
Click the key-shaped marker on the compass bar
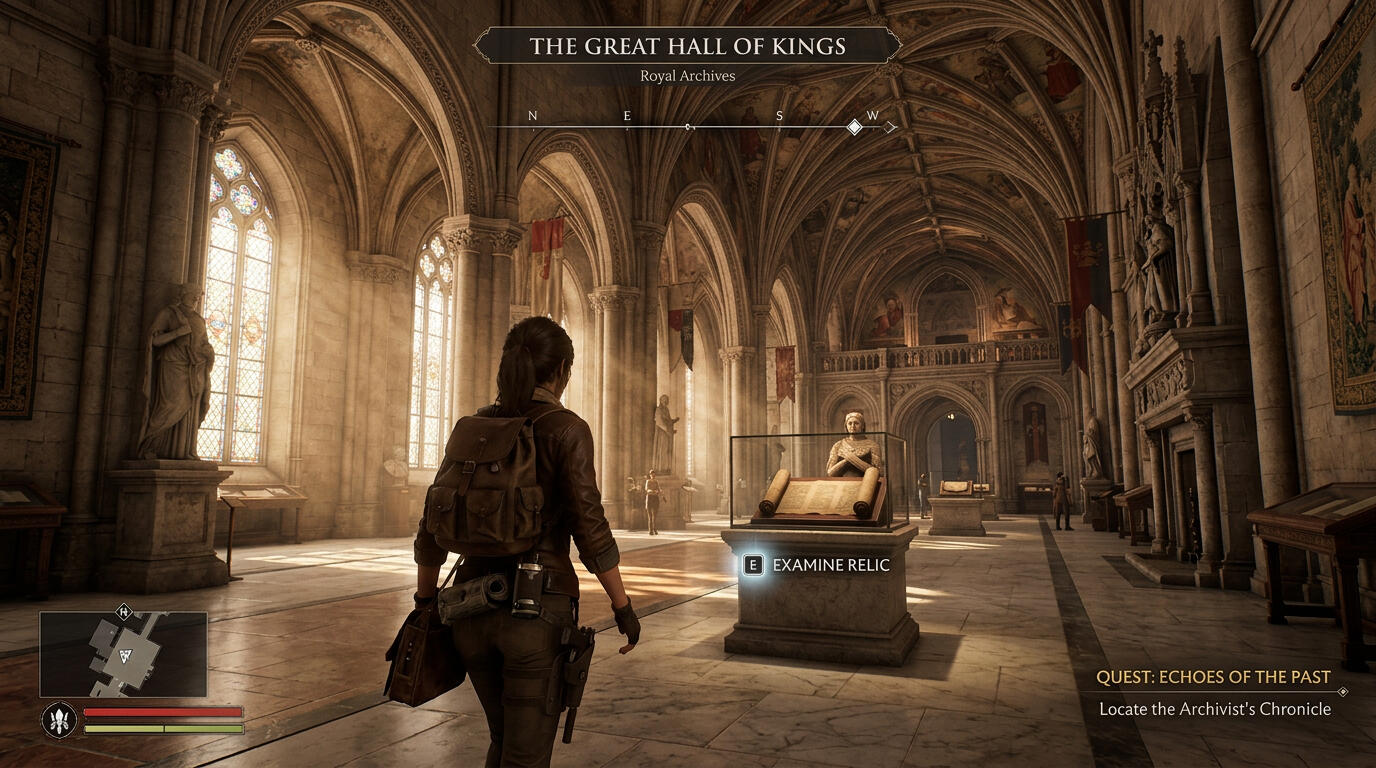[688, 127]
